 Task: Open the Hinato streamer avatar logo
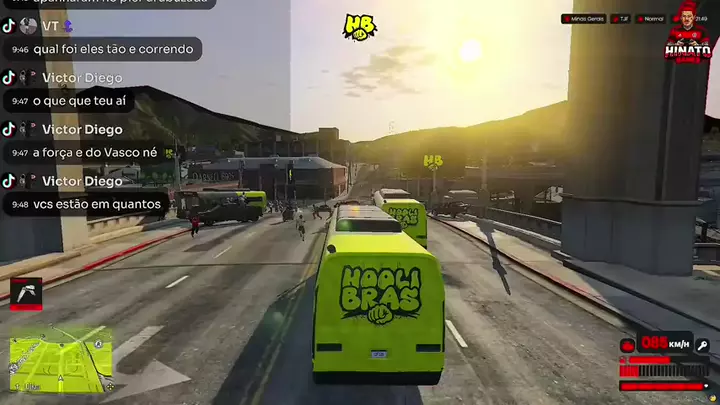click(x=688, y=30)
